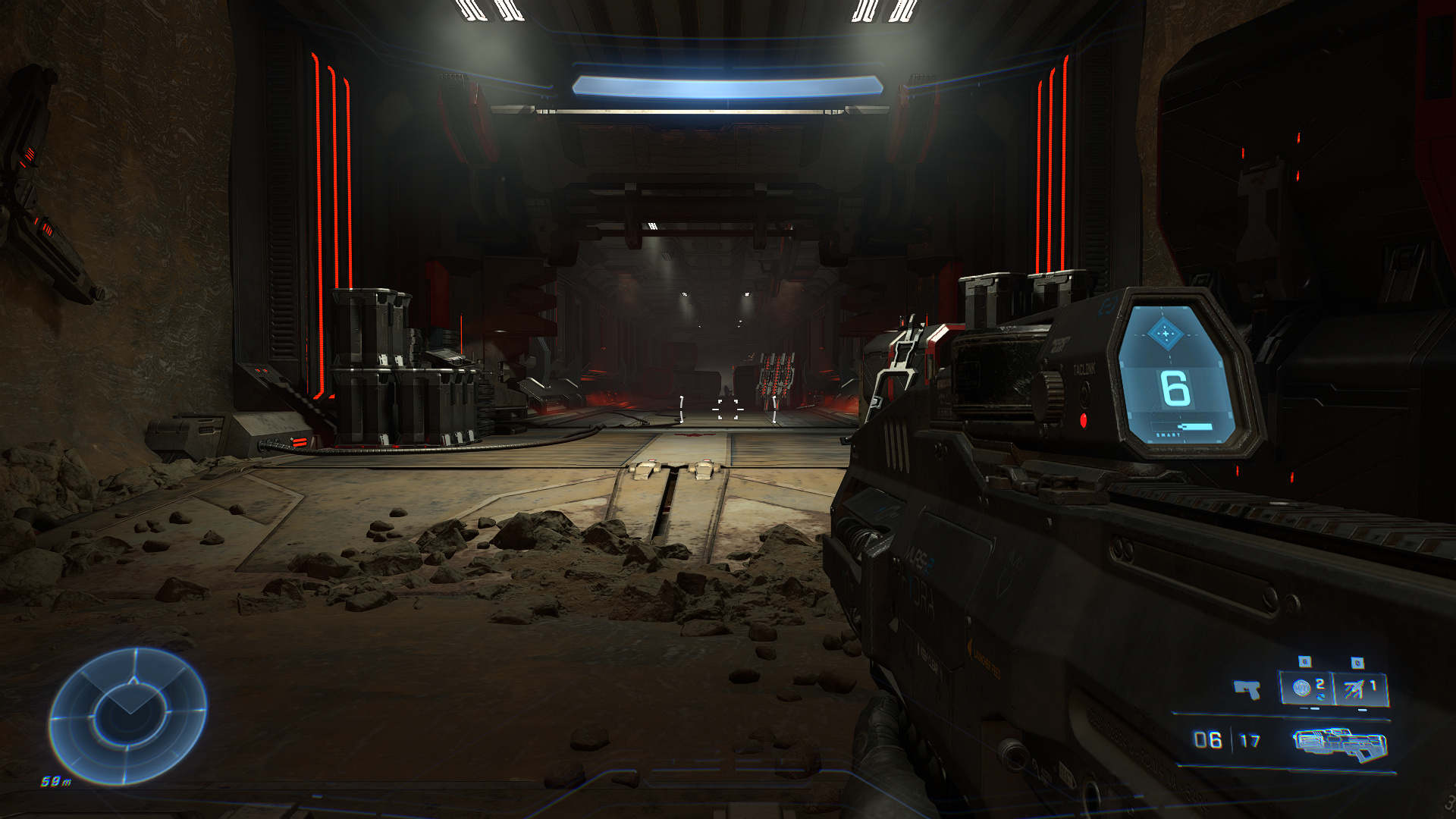The image size is (1456, 819).
Task: Select the grenade slot showing 2
Action: pos(1307,689)
